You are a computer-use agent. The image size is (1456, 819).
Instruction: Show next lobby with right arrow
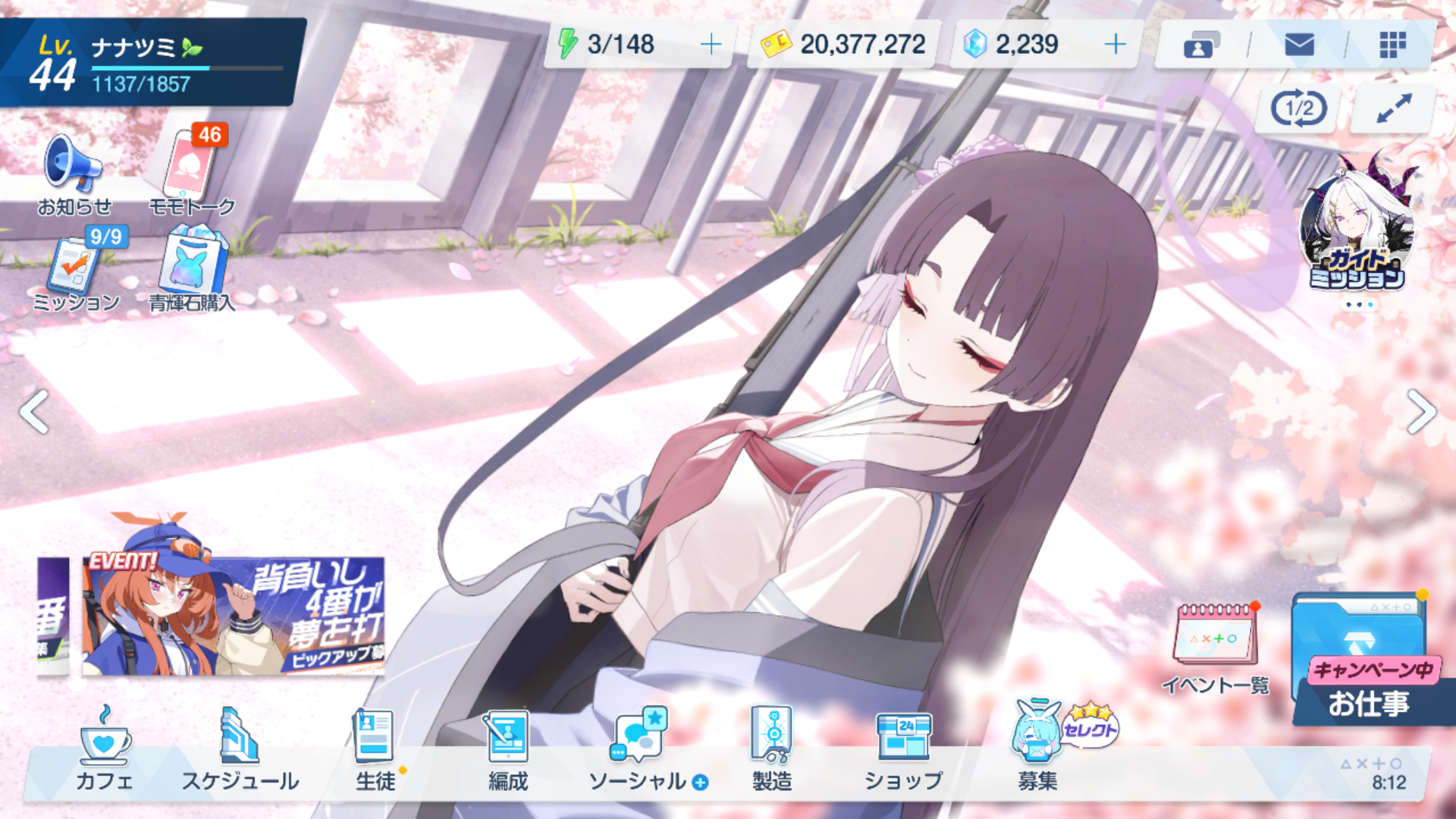[1421, 412]
